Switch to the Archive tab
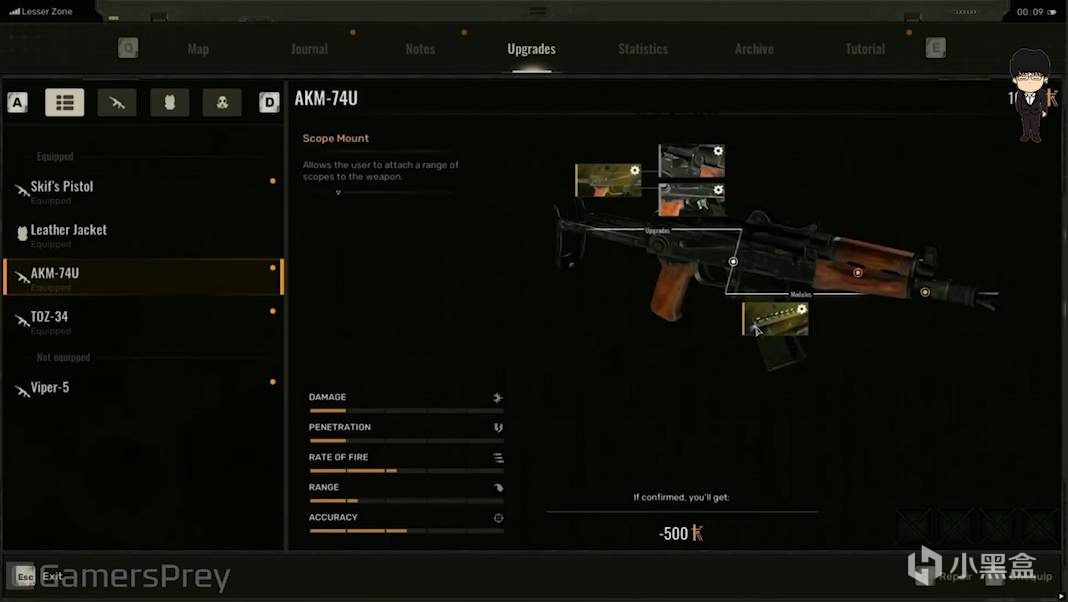The height and width of the screenshot is (602, 1068). [754, 49]
